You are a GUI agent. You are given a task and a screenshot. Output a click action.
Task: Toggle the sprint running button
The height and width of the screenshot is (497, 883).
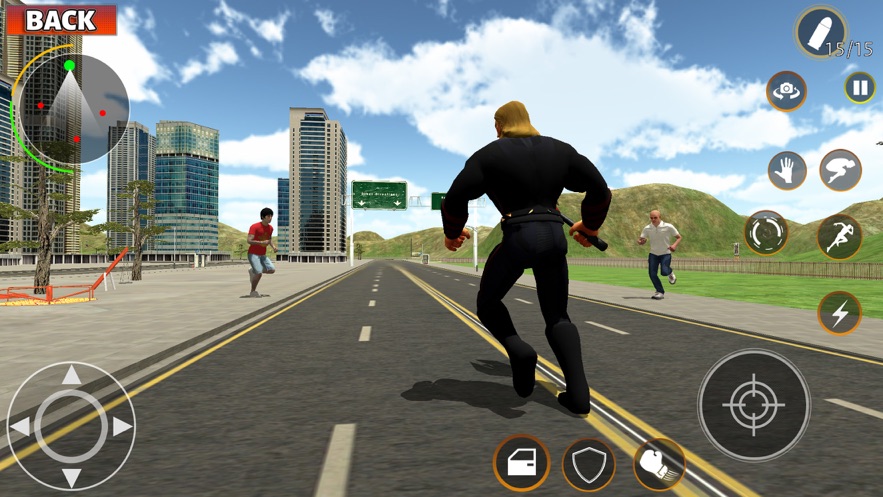tap(839, 236)
